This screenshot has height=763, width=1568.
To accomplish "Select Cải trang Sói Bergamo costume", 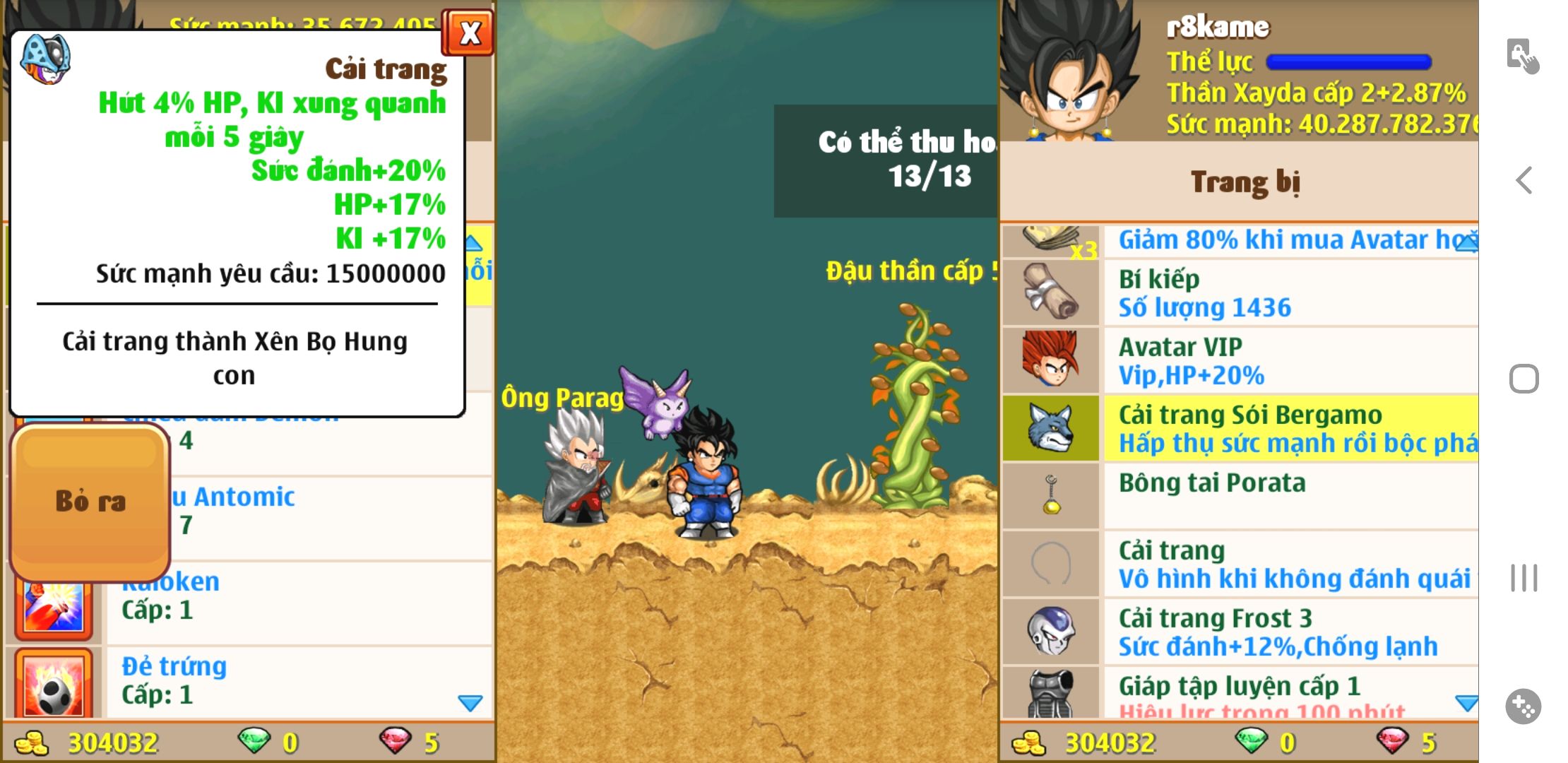I will click(1239, 429).
